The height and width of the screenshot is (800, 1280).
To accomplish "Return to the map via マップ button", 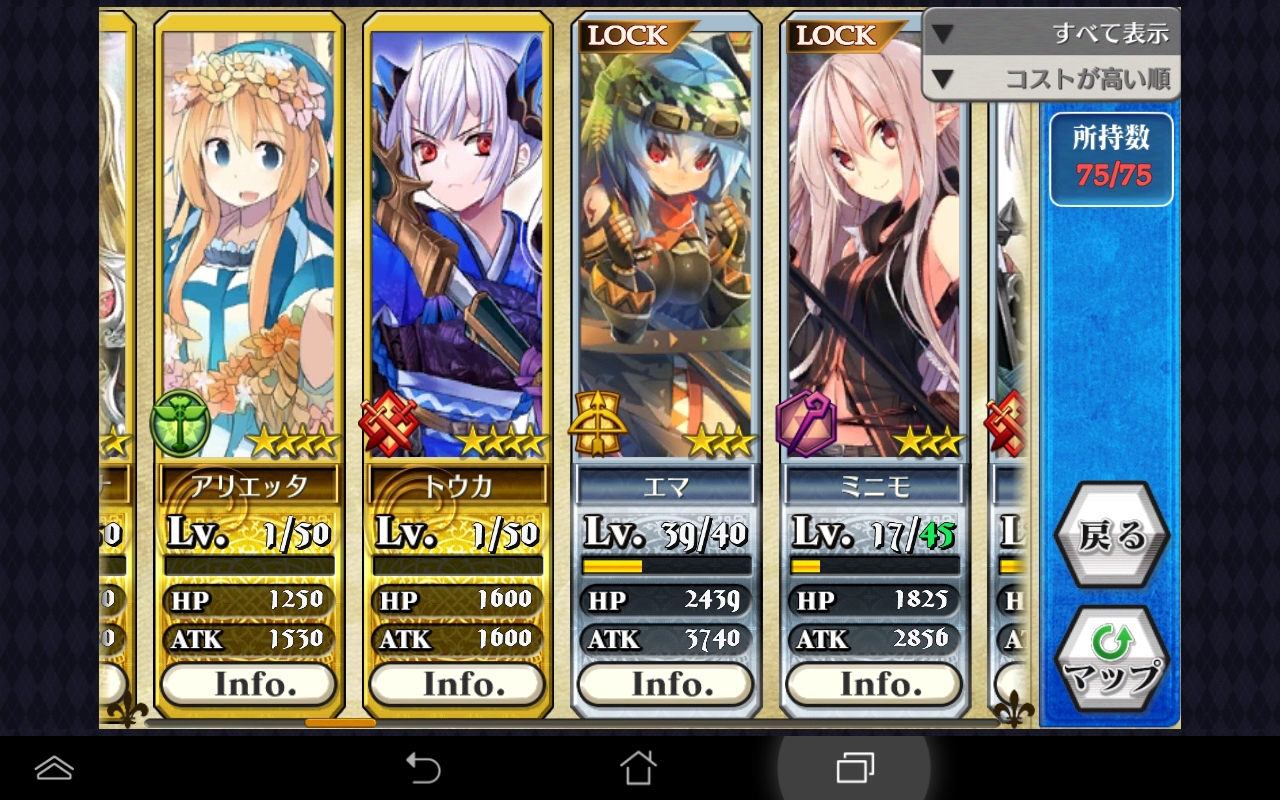I will [x=1111, y=660].
